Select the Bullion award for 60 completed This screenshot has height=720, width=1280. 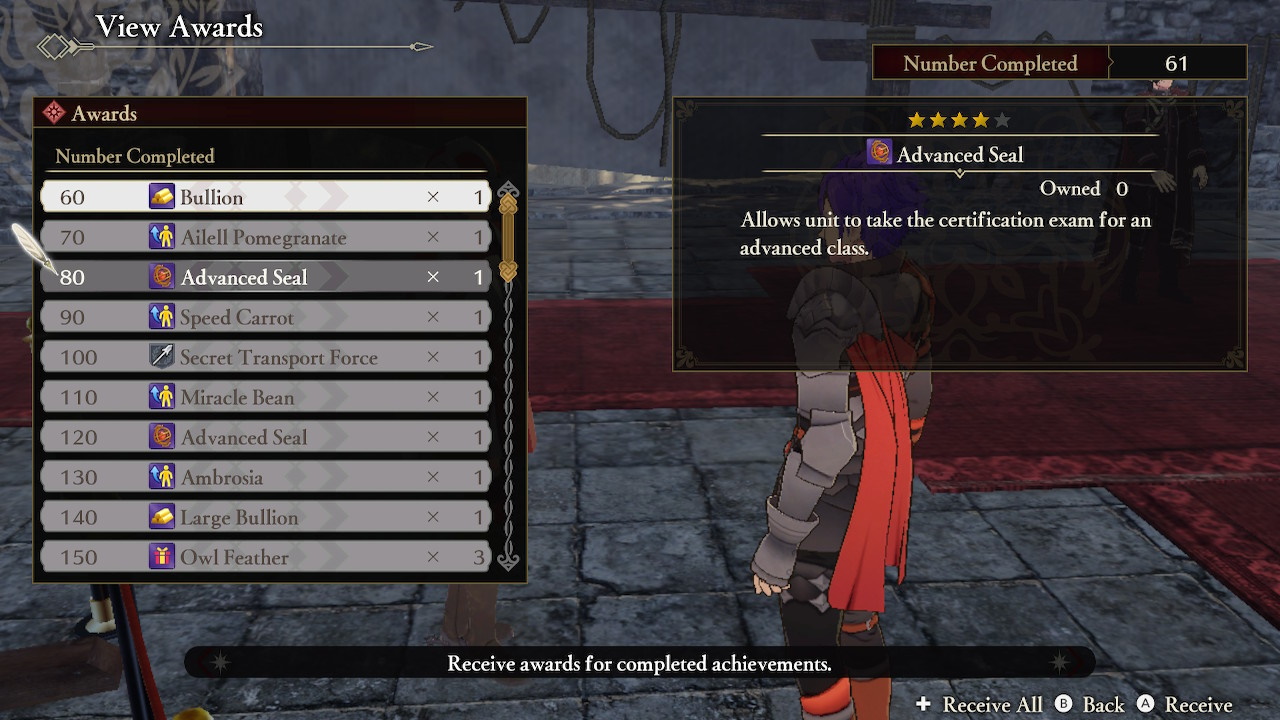(x=265, y=197)
